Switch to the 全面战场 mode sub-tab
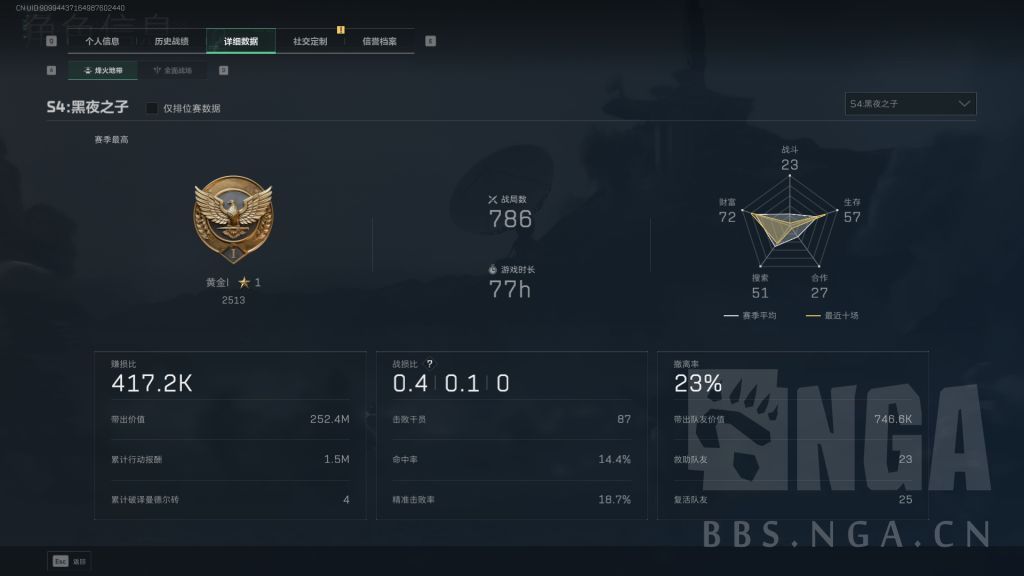This screenshot has width=1024, height=576. pyautogui.click(x=173, y=71)
